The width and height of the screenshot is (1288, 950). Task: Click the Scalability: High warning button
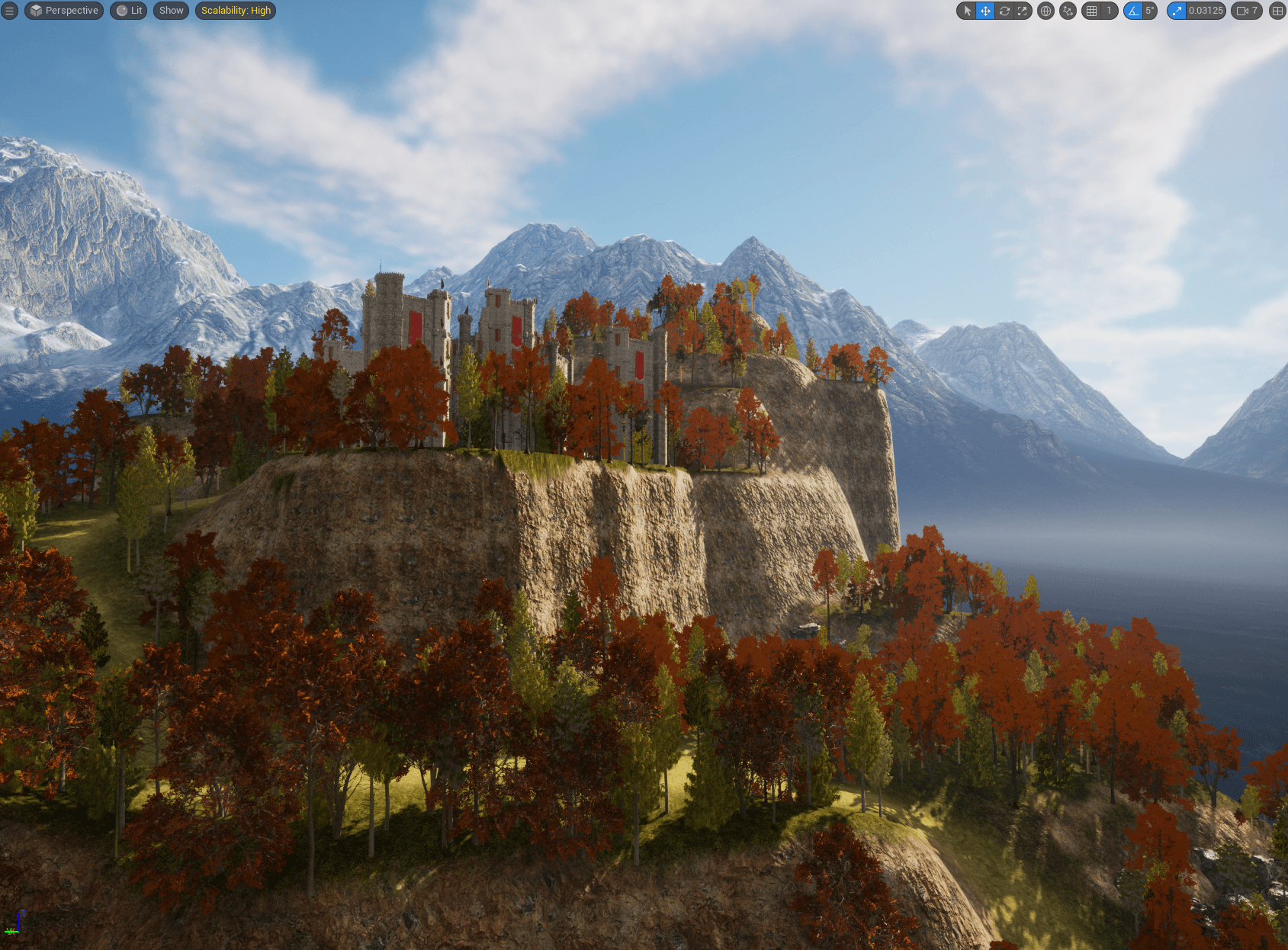click(x=236, y=11)
